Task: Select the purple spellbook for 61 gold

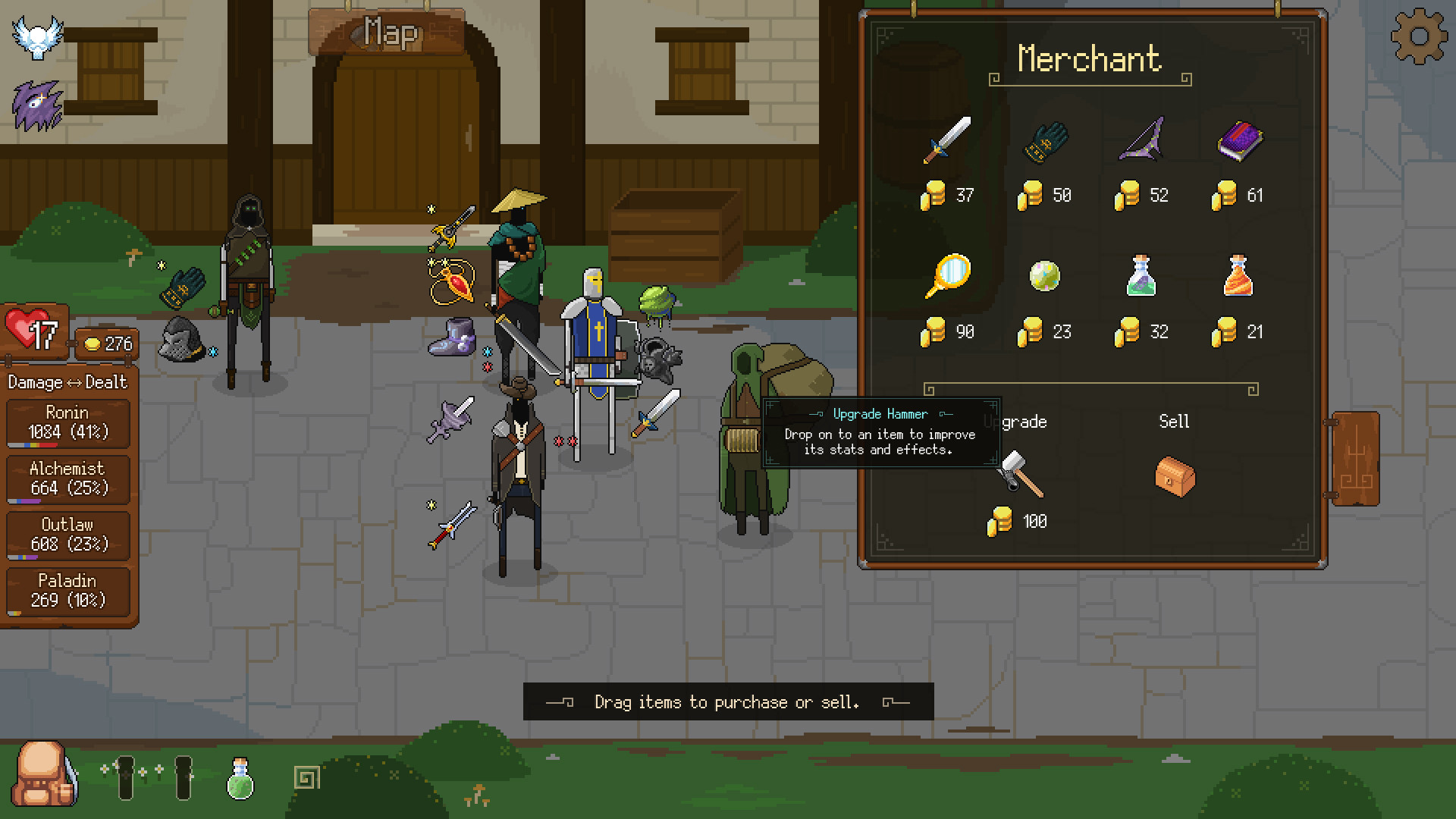Action: pos(1239,141)
